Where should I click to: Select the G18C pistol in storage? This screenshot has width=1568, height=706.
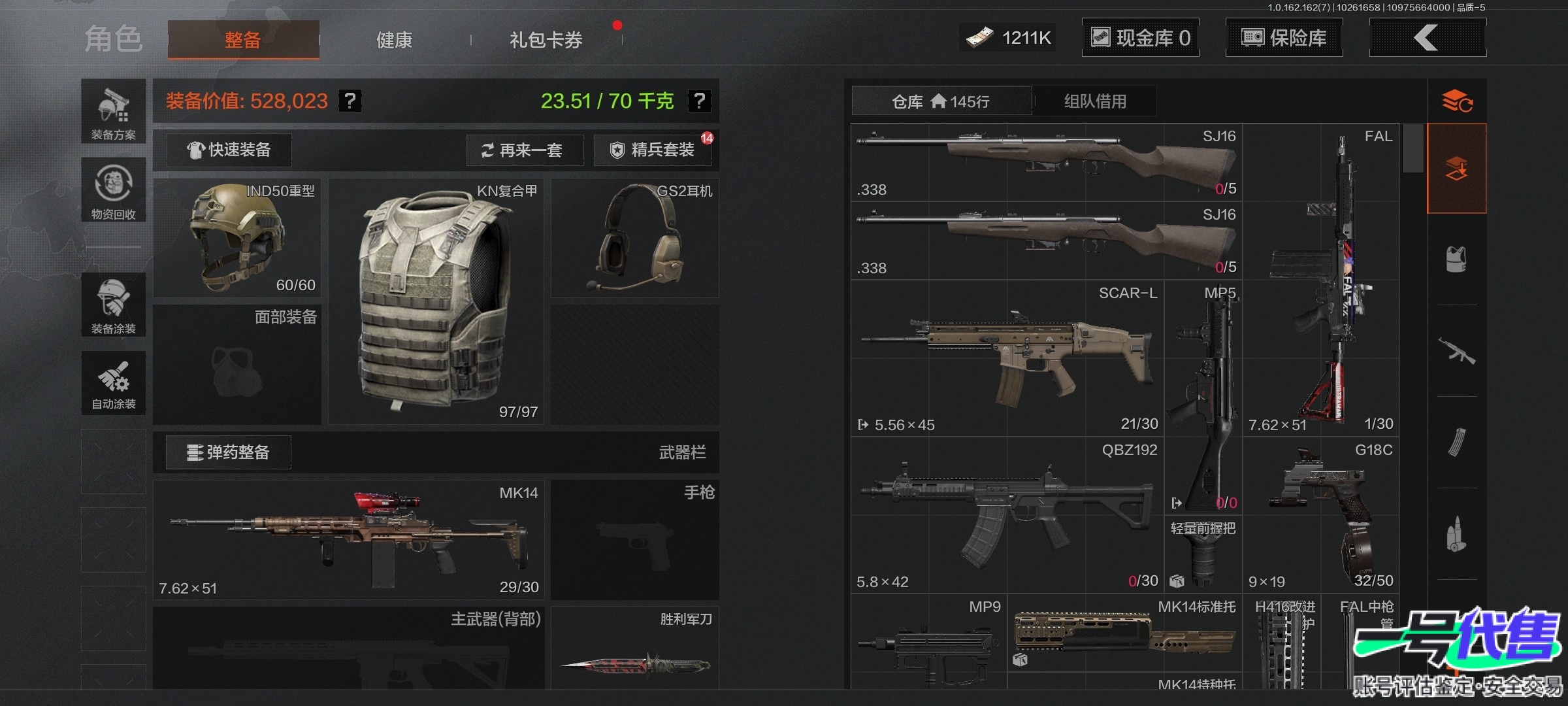1320,515
